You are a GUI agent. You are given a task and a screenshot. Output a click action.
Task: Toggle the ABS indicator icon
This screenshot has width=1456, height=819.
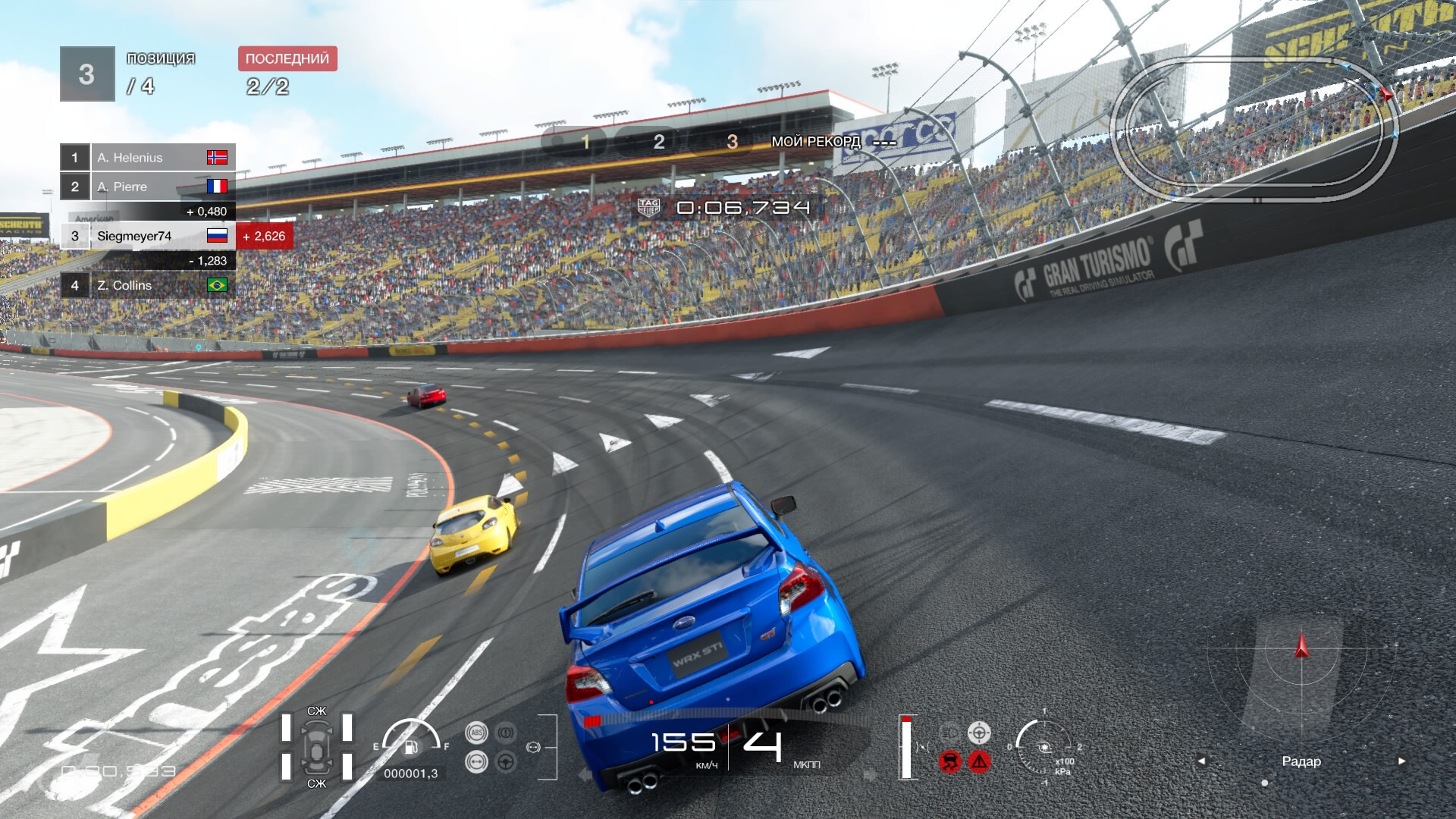[477, 733]
